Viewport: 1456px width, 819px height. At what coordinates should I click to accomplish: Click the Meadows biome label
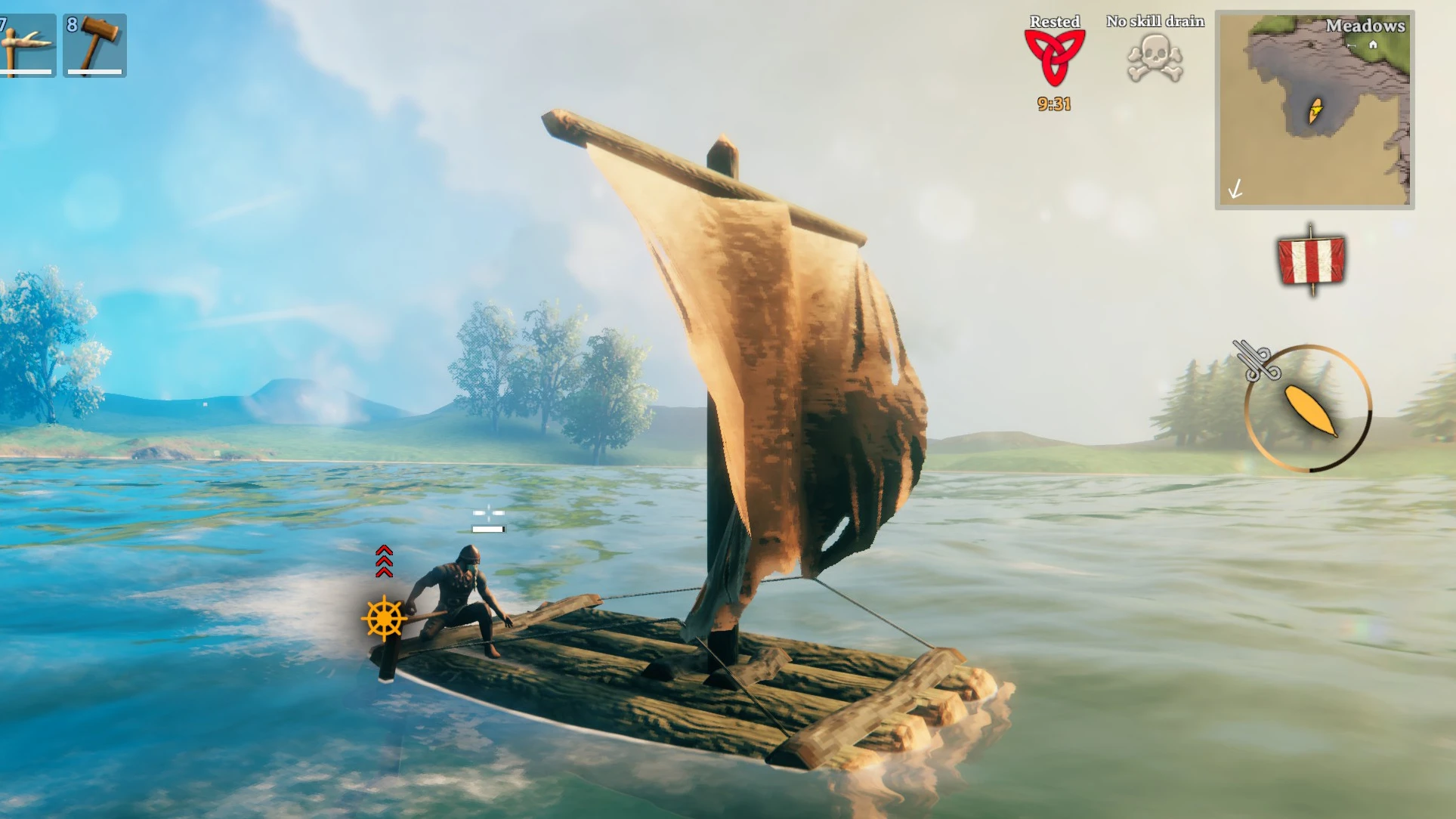click(x=1366, y=25)
